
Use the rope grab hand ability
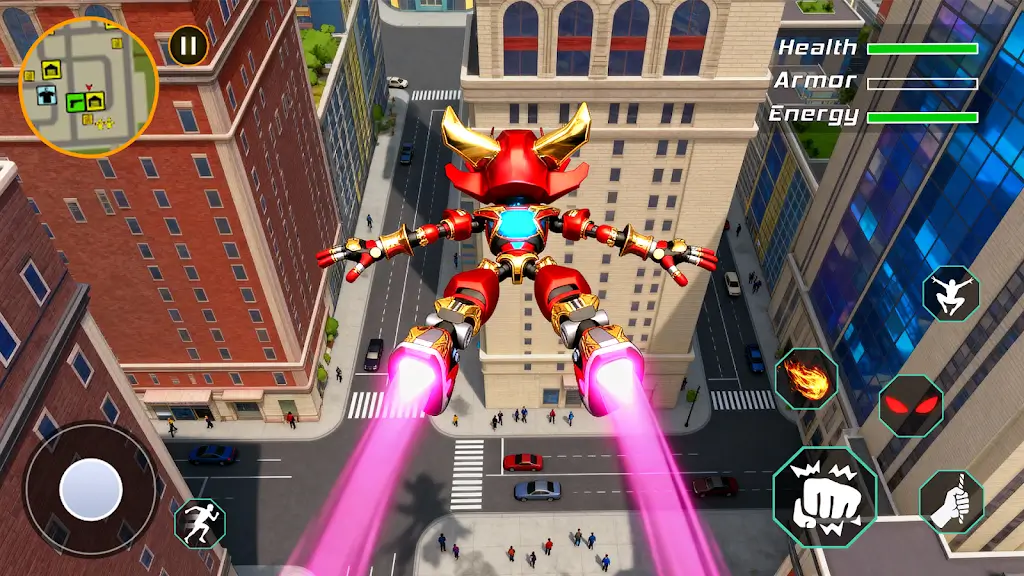pos(951,501)
